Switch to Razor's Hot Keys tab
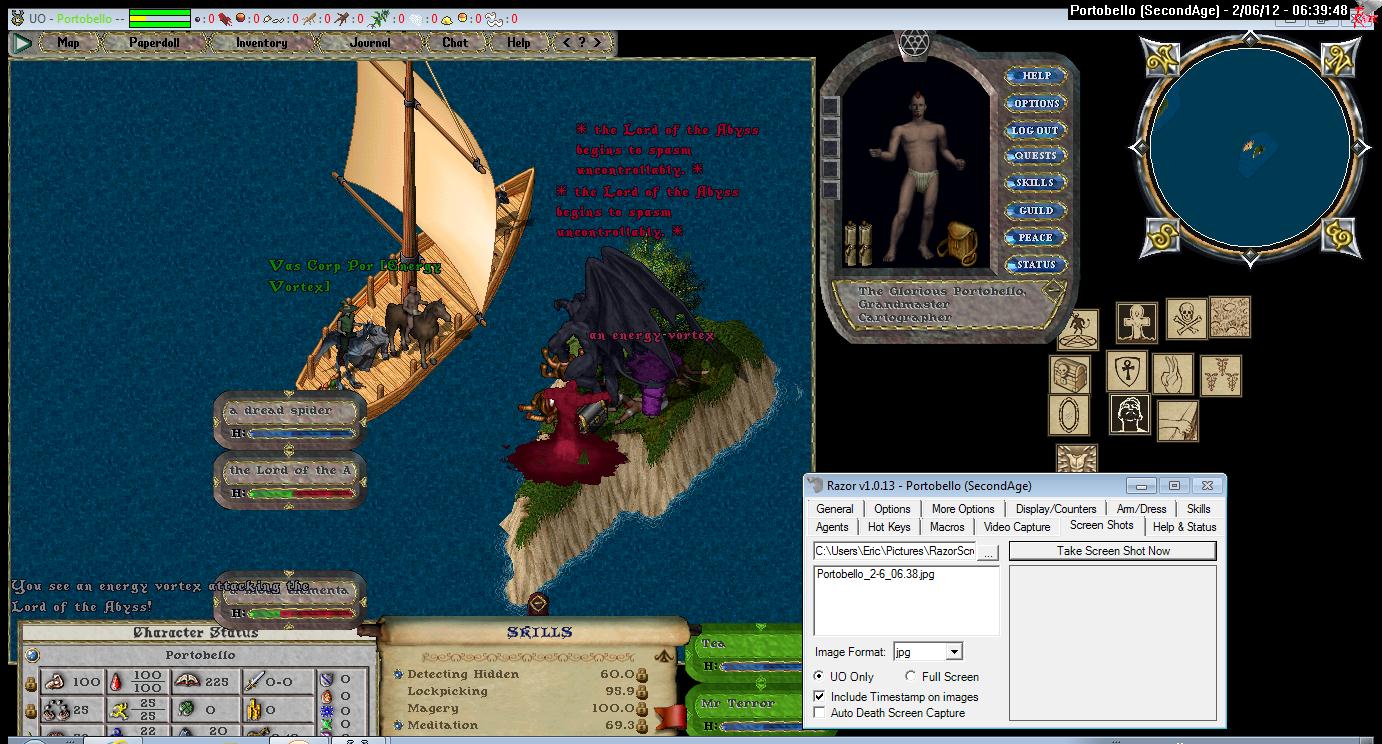The image size is (1382, 744). (889, 527)
